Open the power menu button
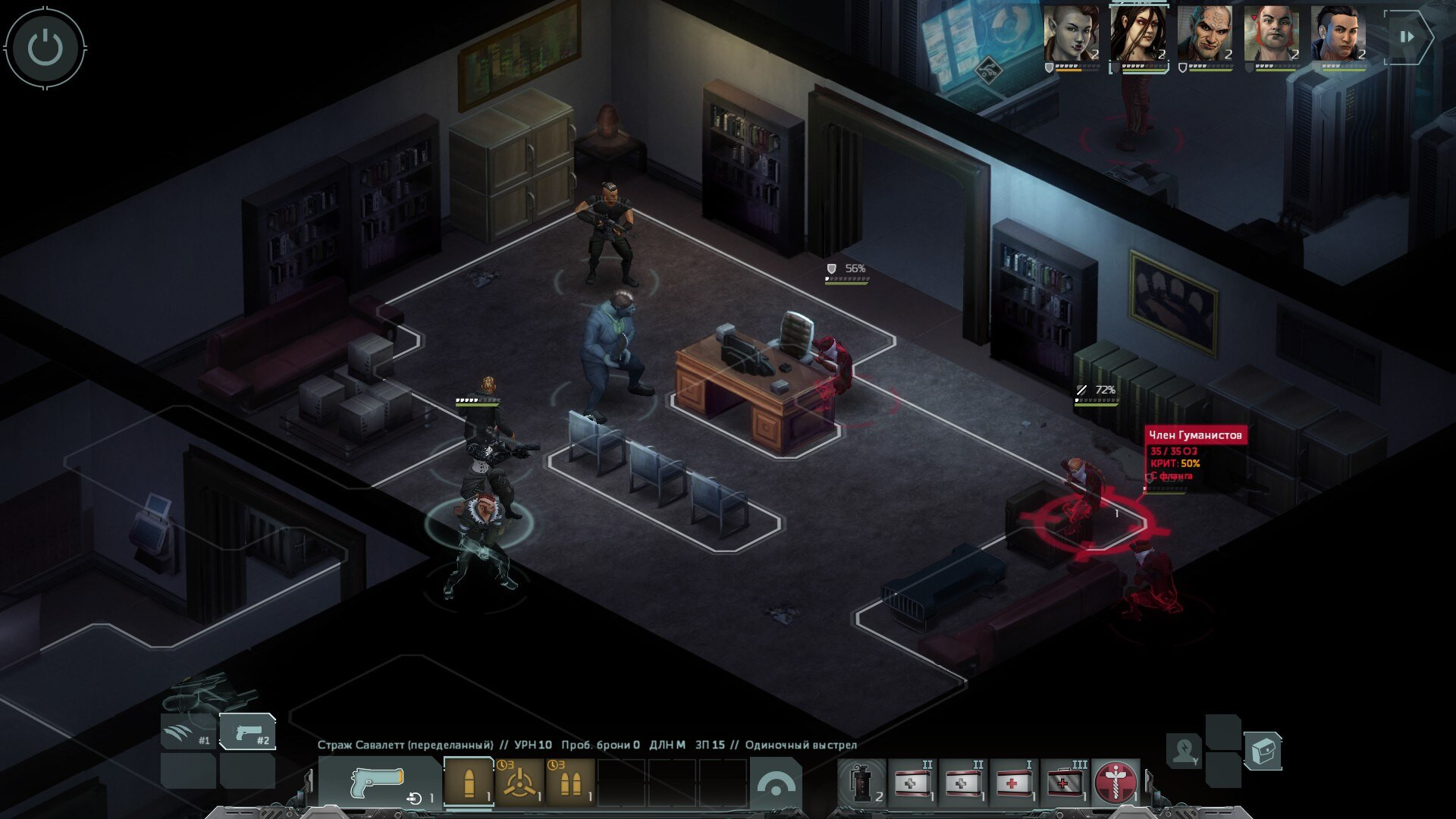The image size is (1456, 819). 45,47
